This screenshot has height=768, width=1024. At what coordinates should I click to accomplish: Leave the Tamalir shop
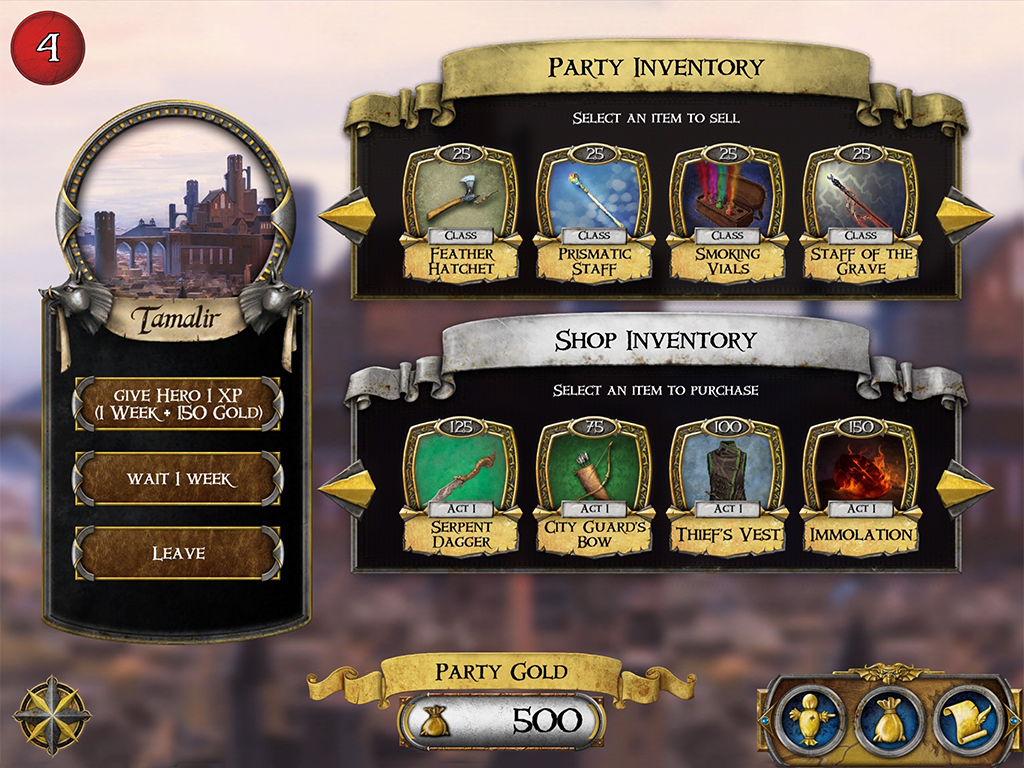178,553
